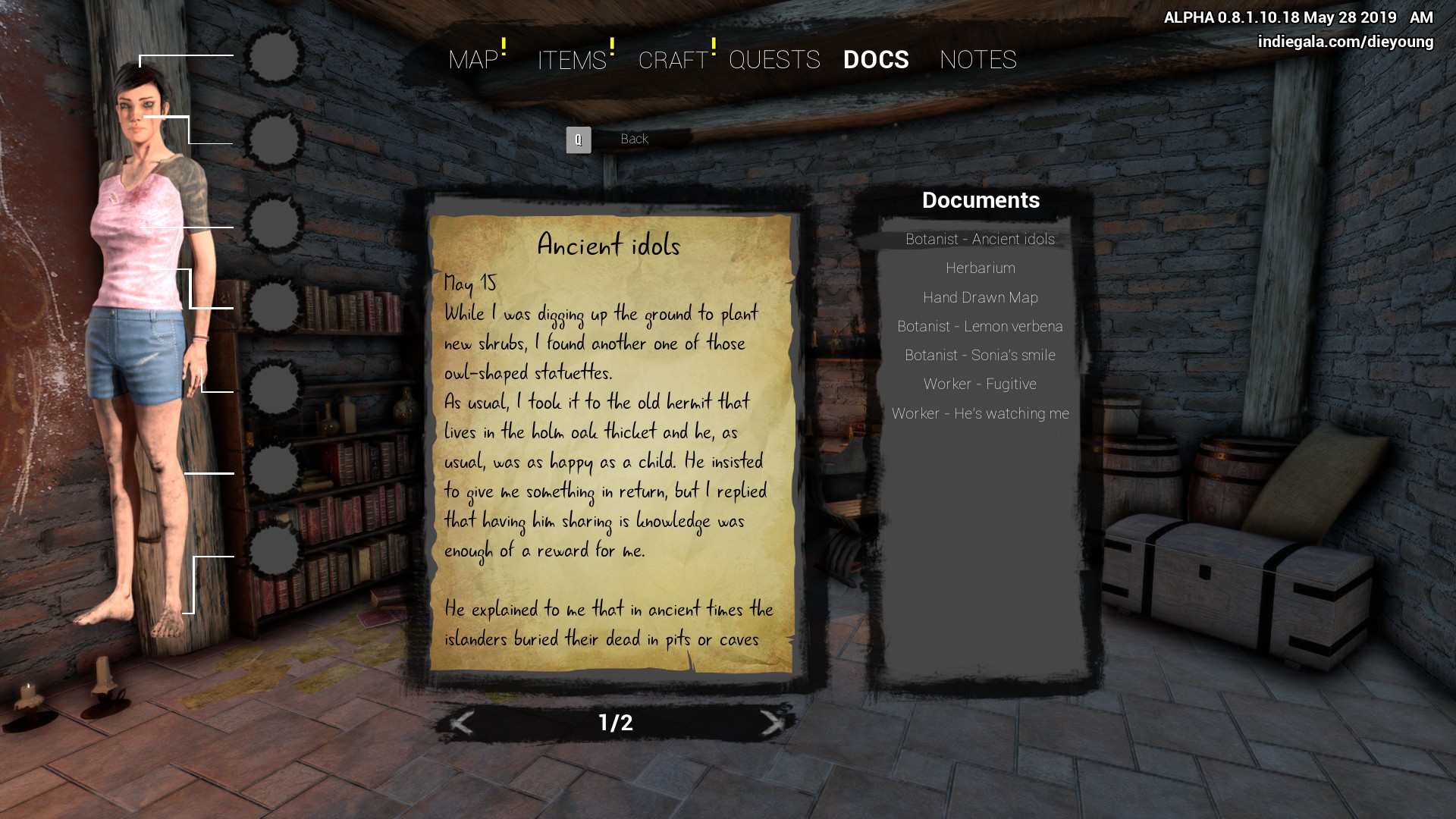The height and width of the screenshot is (819, 1456).
Task: Select the DOCS tab
Action: point(876,60)
